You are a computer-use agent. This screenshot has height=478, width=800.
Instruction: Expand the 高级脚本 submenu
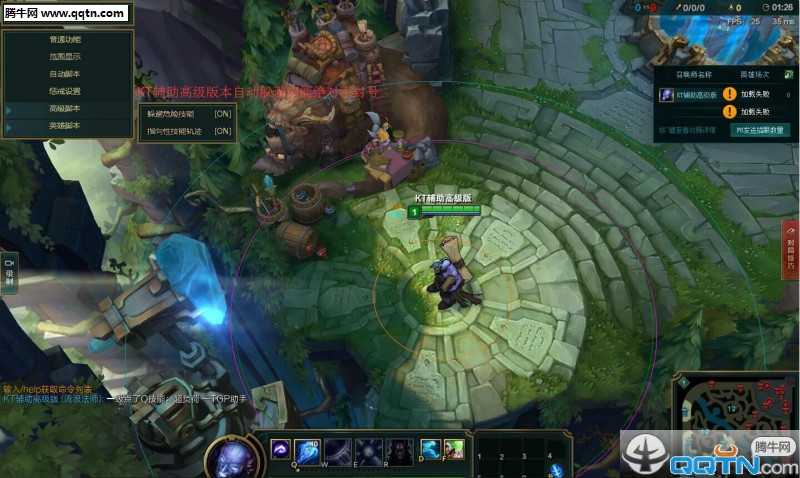(66, 108)
